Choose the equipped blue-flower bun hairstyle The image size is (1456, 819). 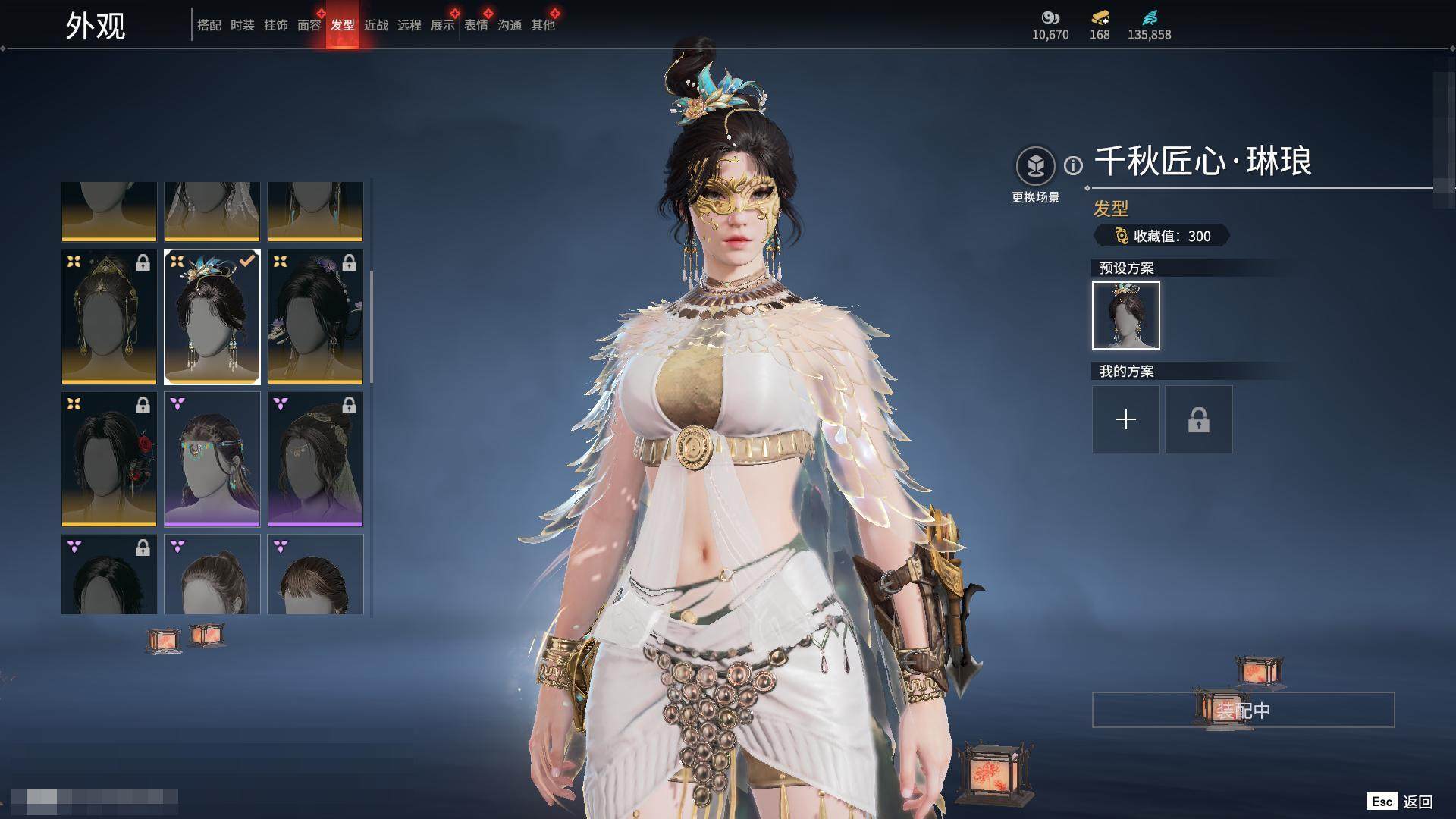212,317
